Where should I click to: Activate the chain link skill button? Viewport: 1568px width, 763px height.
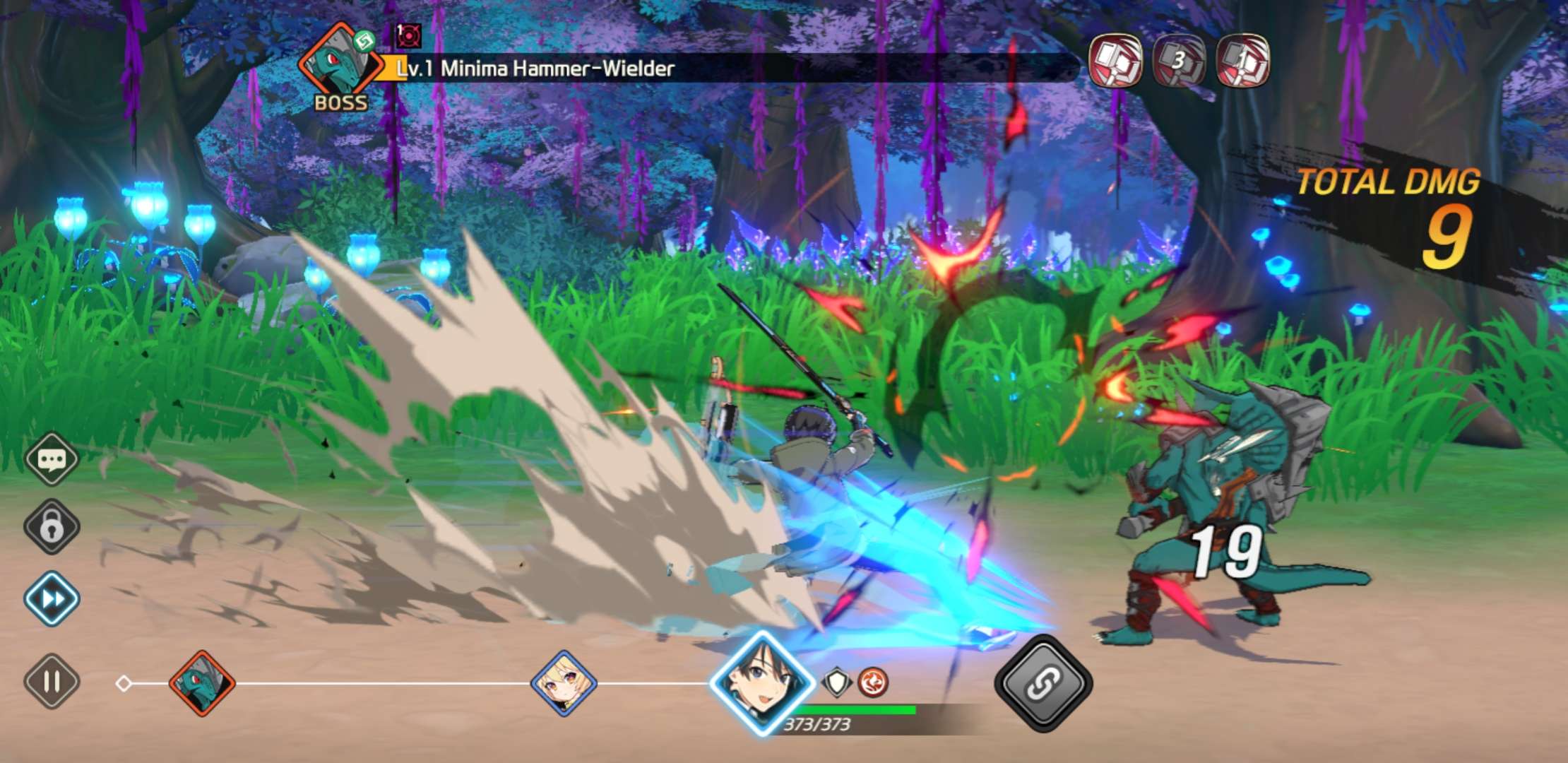coord(1043,683)
